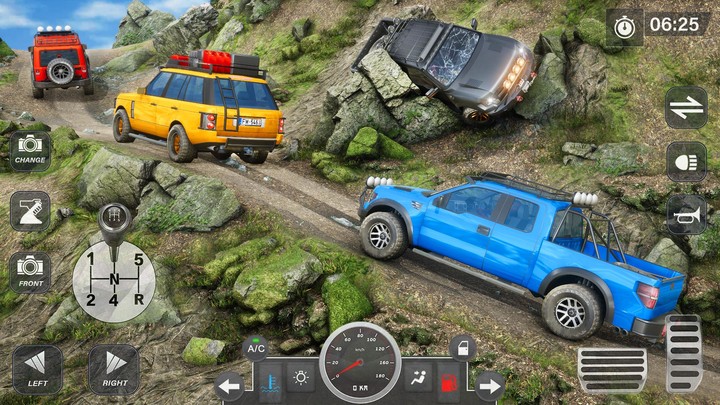Viewport: 720px width, 405px height.
Task: Click the right turn signal arrow
Action: click(x=489, y=385)
